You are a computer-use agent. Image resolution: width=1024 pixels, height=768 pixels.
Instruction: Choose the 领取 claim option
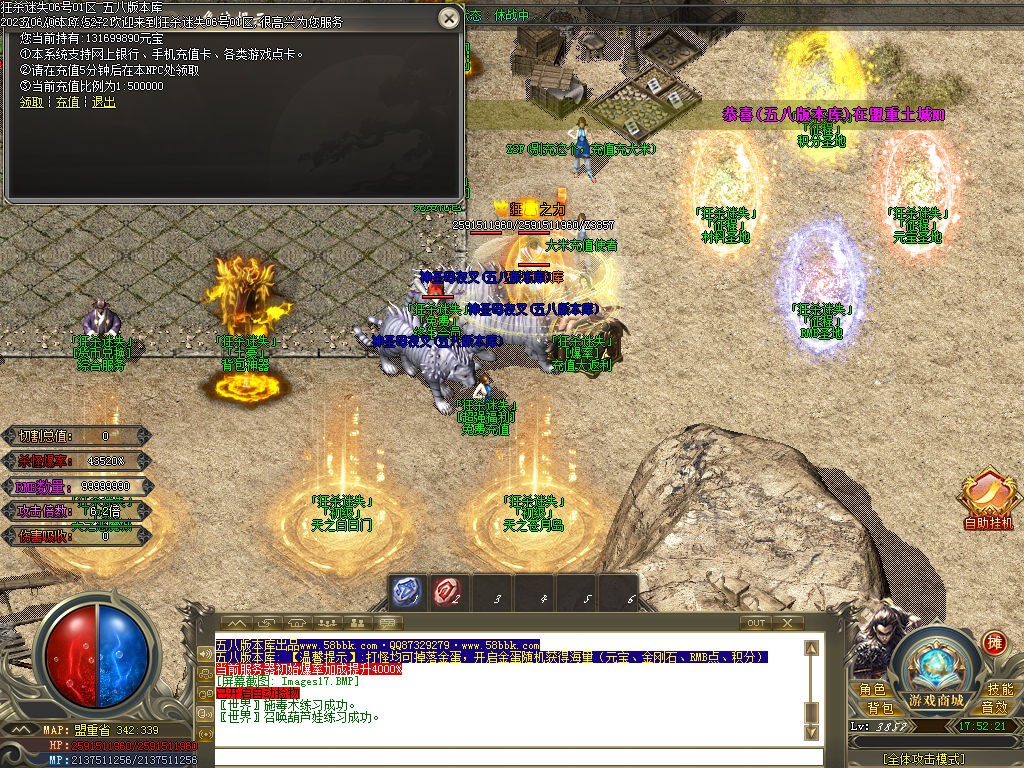click(x=31, y=102)
